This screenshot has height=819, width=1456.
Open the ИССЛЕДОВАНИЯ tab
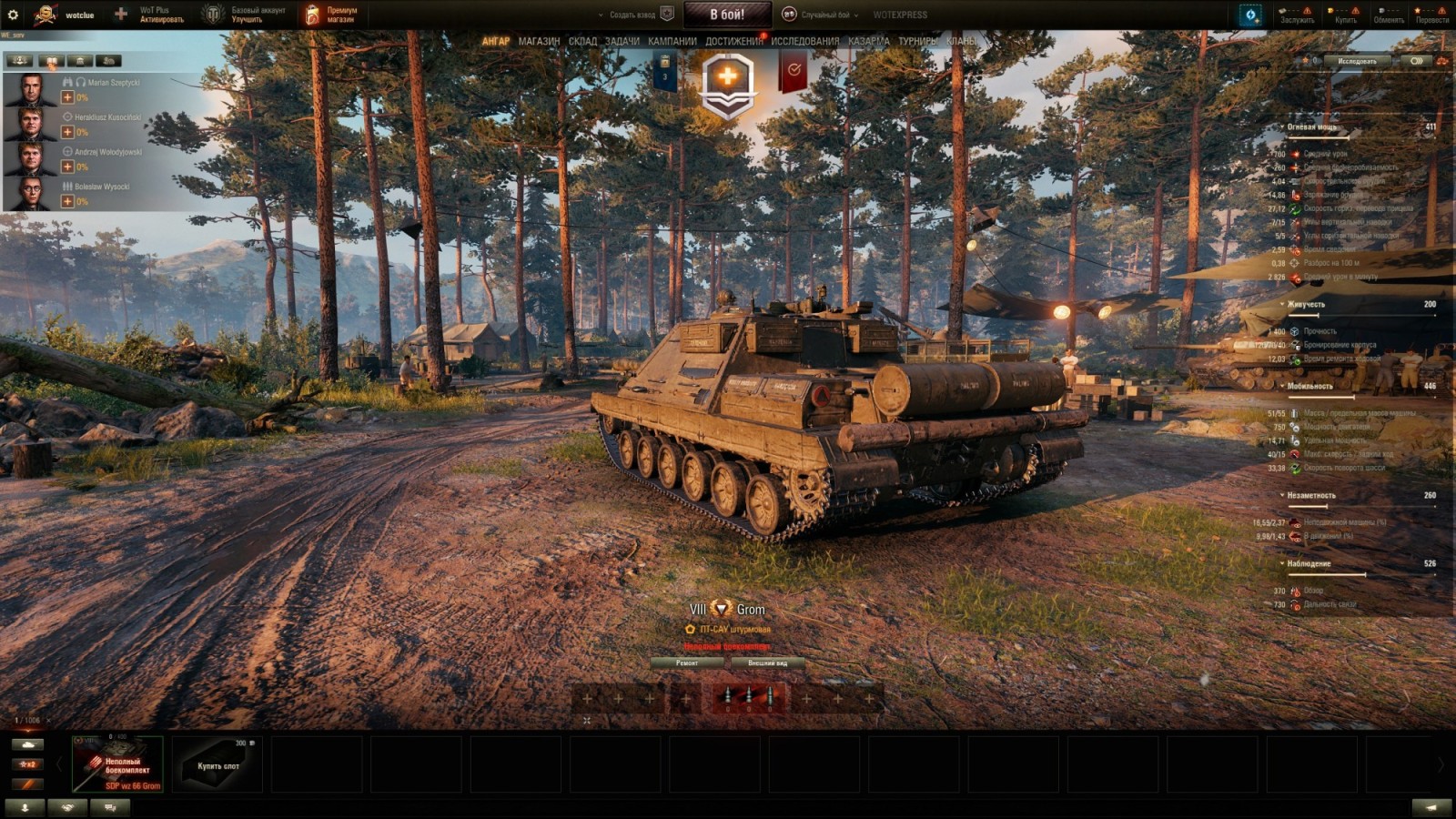804,42
